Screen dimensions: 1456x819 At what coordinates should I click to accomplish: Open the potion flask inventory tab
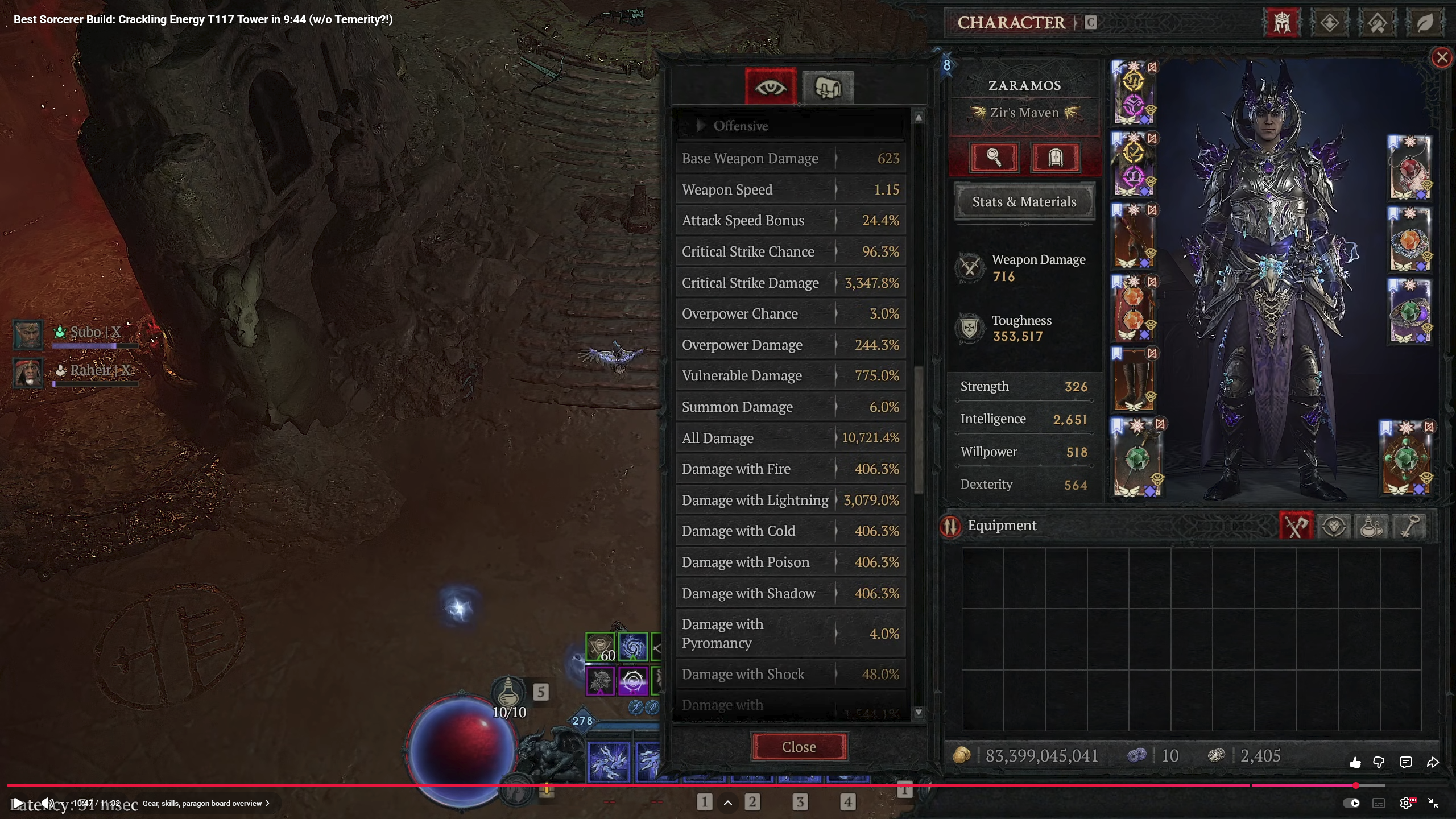[x=1371, y=526]
